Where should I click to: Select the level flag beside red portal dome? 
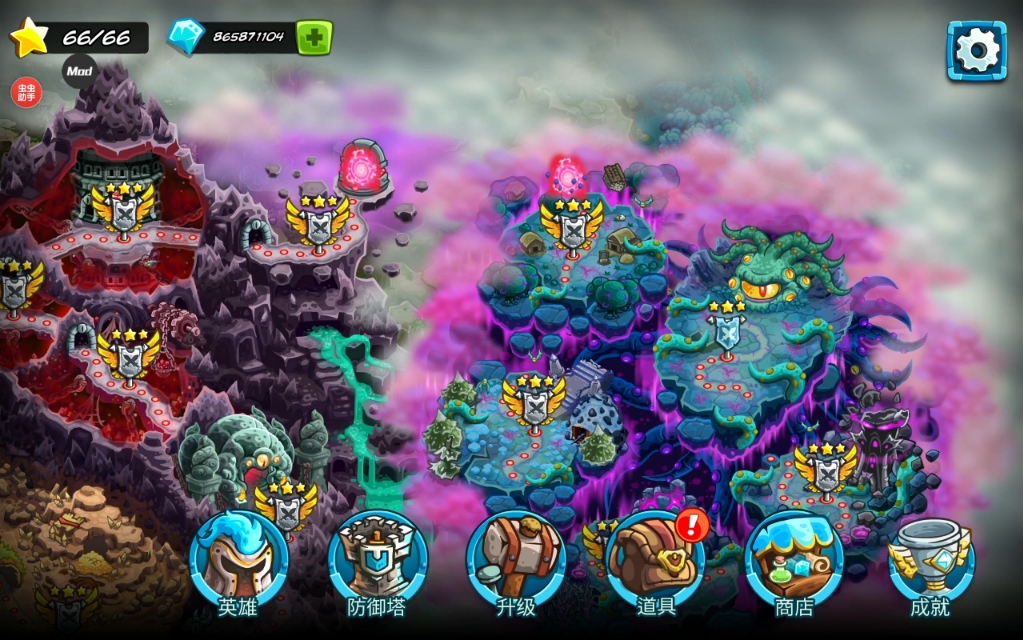317,221
